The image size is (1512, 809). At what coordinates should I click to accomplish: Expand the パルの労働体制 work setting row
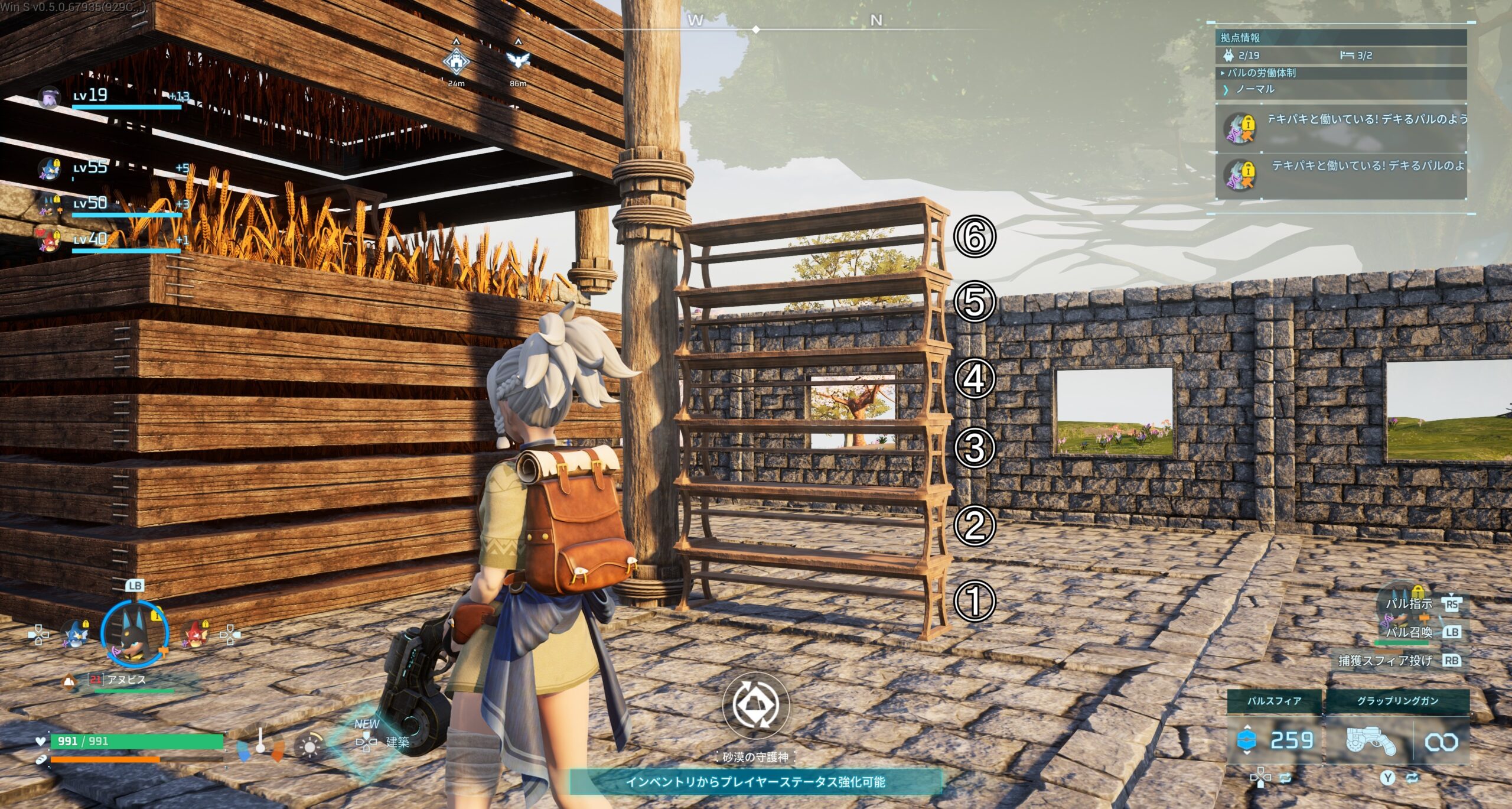pos(1262,73)
